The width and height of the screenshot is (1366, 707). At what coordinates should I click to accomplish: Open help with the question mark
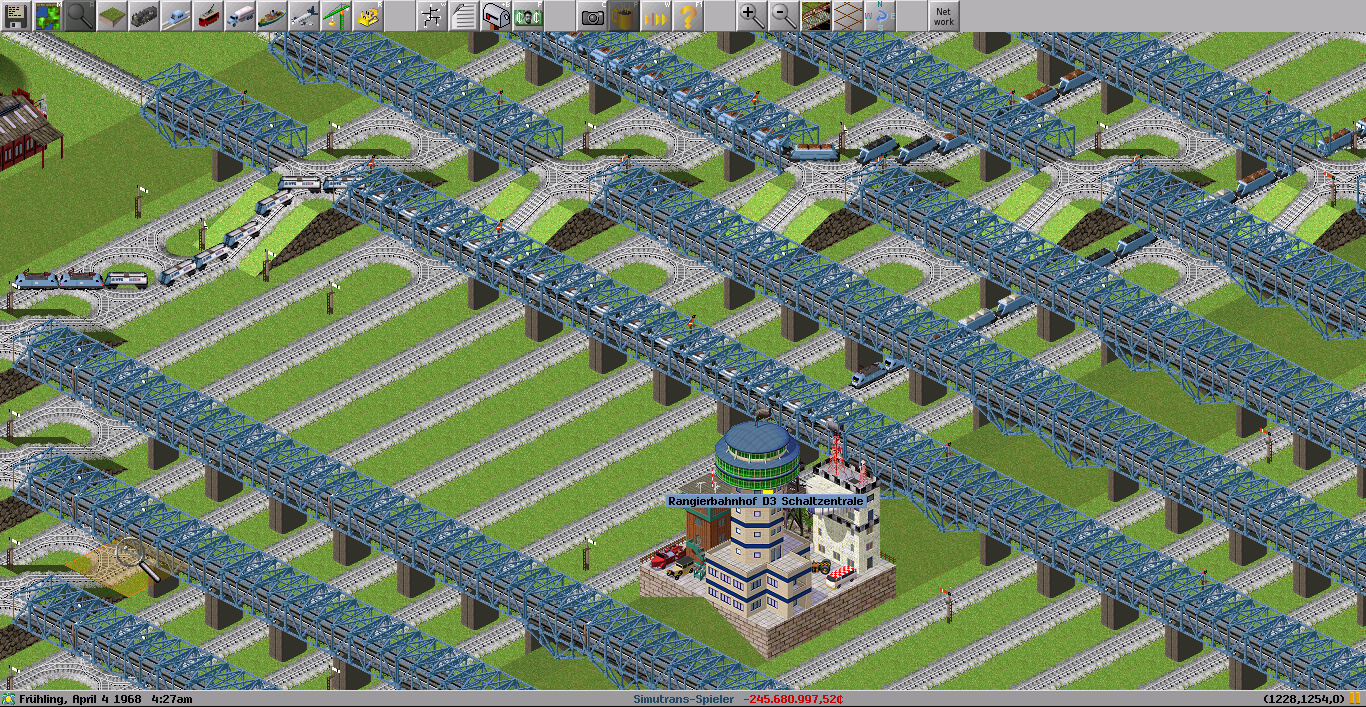(688, 16)
